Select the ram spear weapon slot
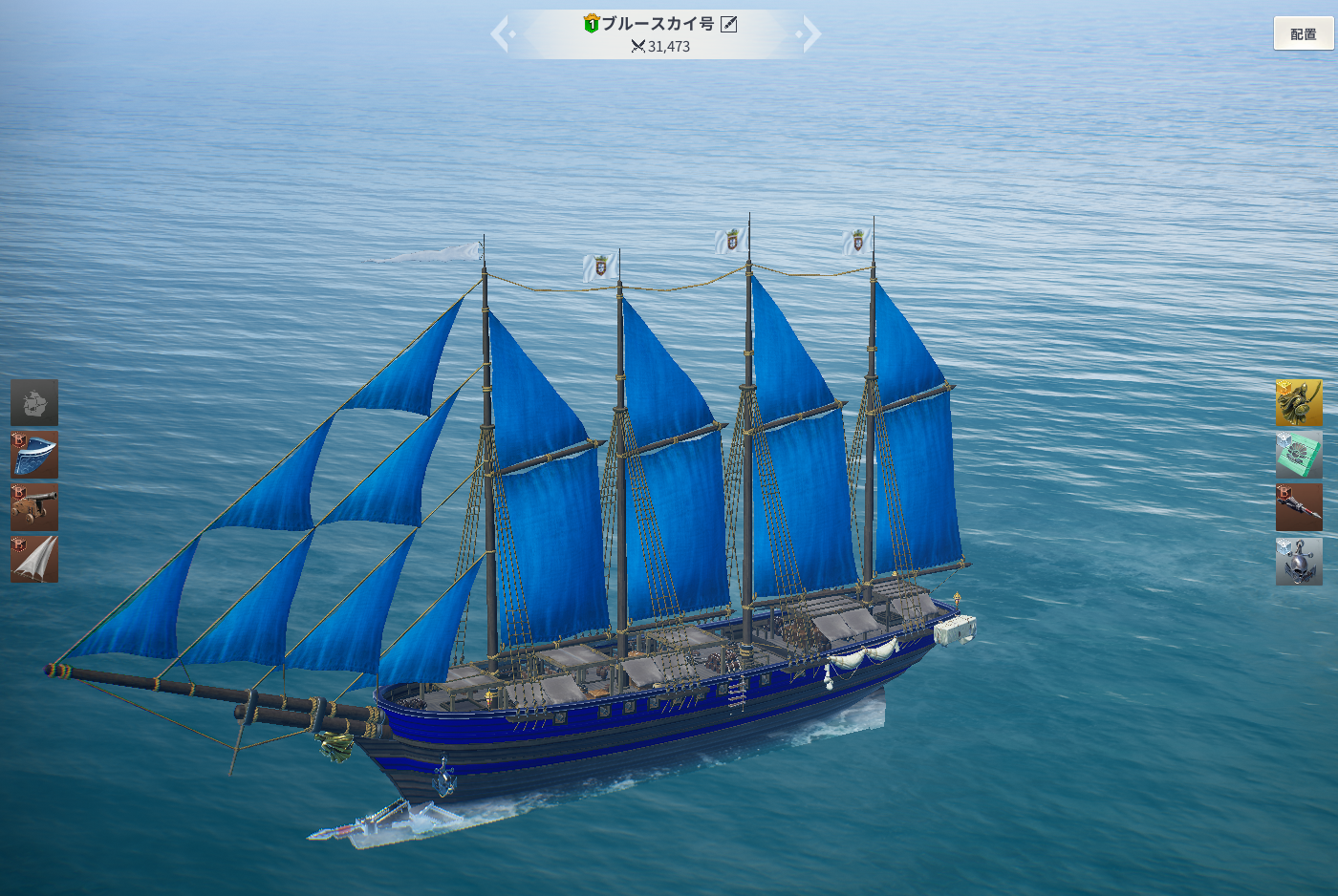 [x=1299, y=506]
